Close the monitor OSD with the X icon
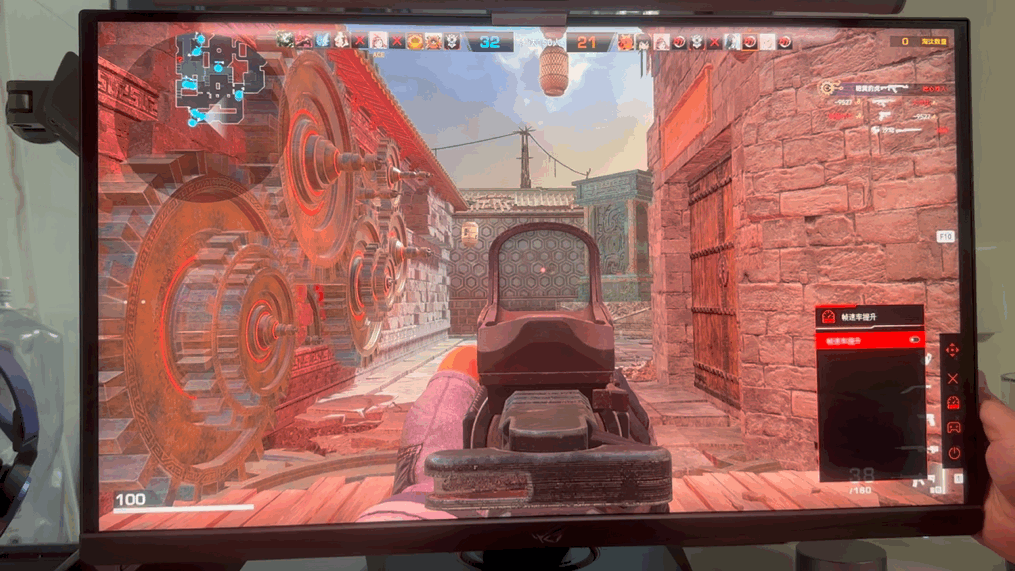Image resolution: width=1015 pixels, height=571 pixels. (952, 378)
